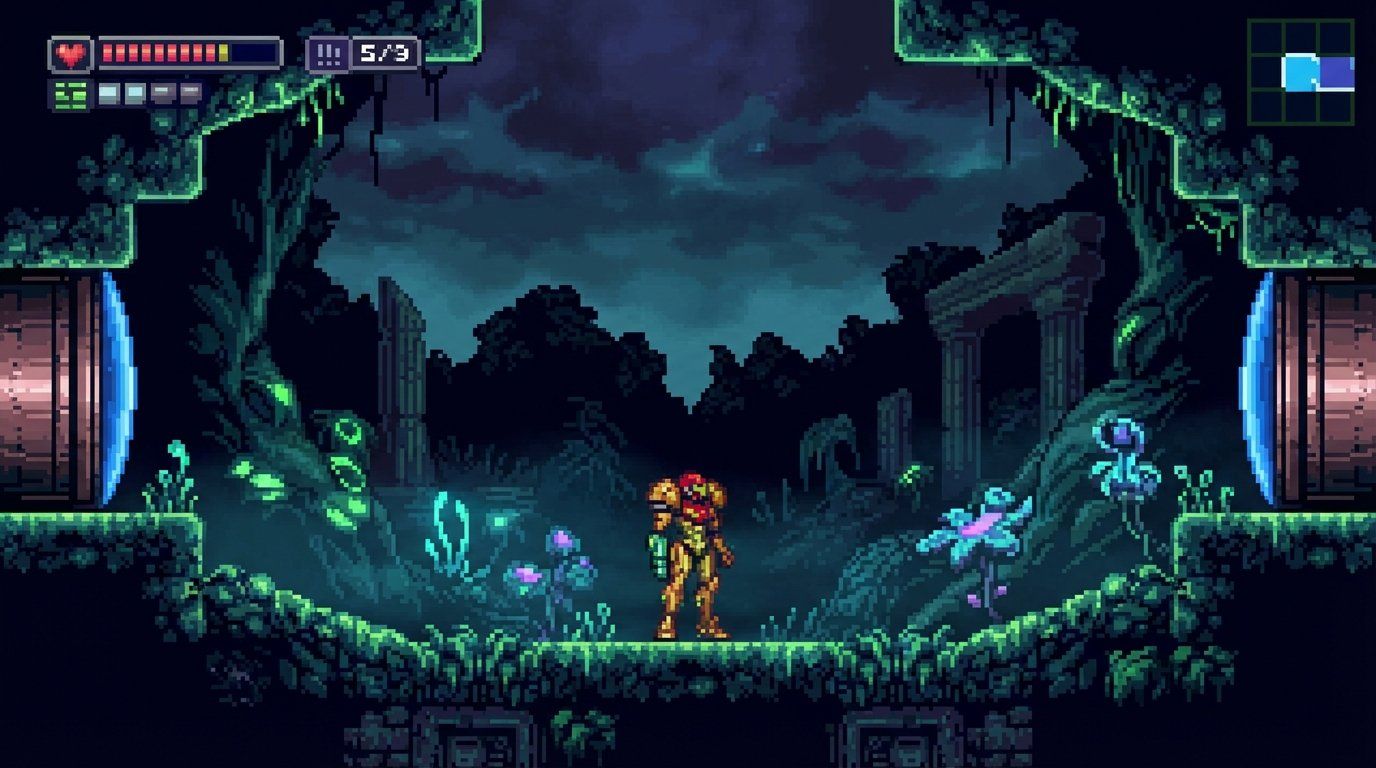
Task: Click the green item indicator below the heart
Action: pos(69,95)
